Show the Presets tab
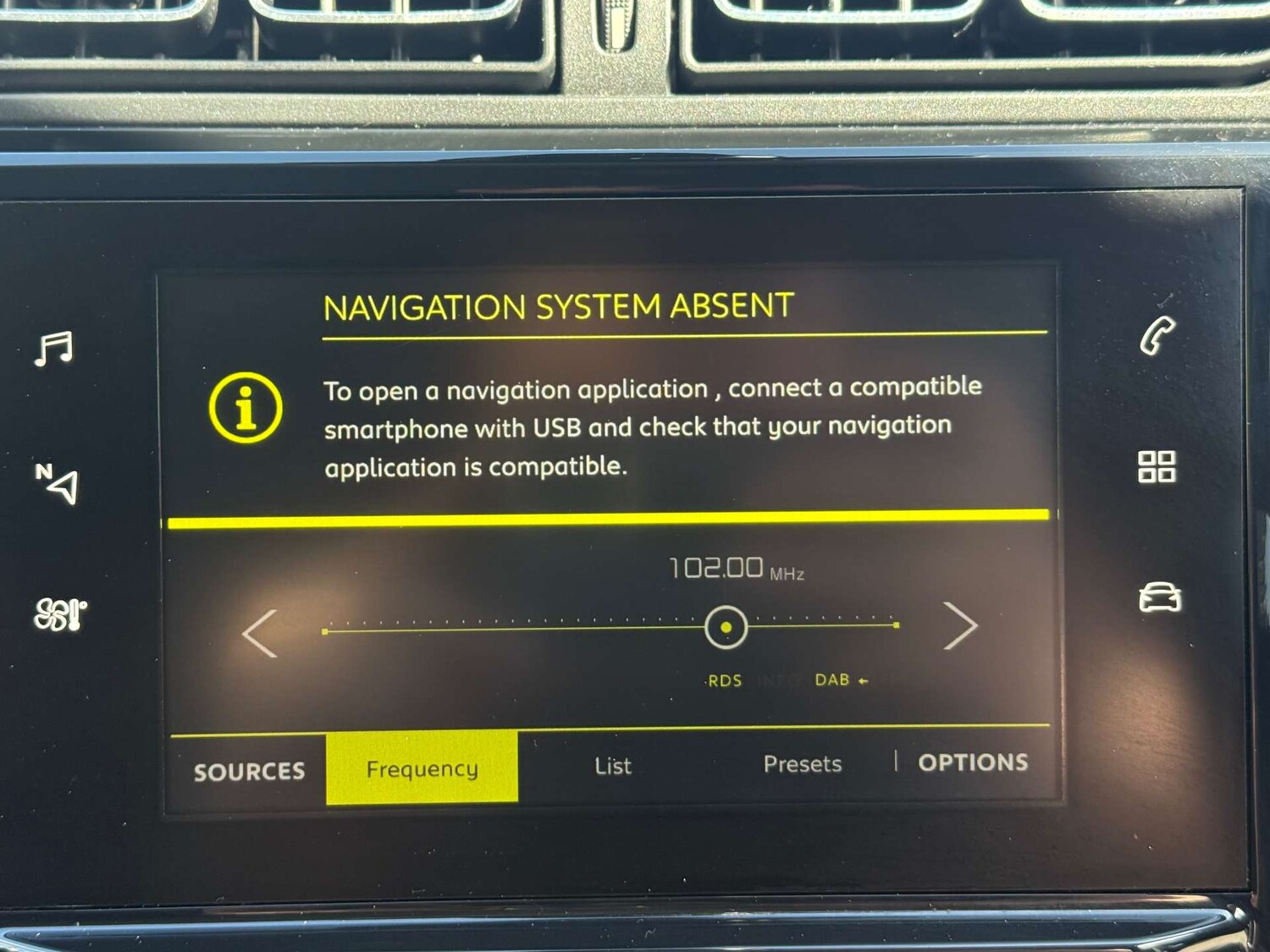Viewport: 1270px width, 952px height. point(802,764)
